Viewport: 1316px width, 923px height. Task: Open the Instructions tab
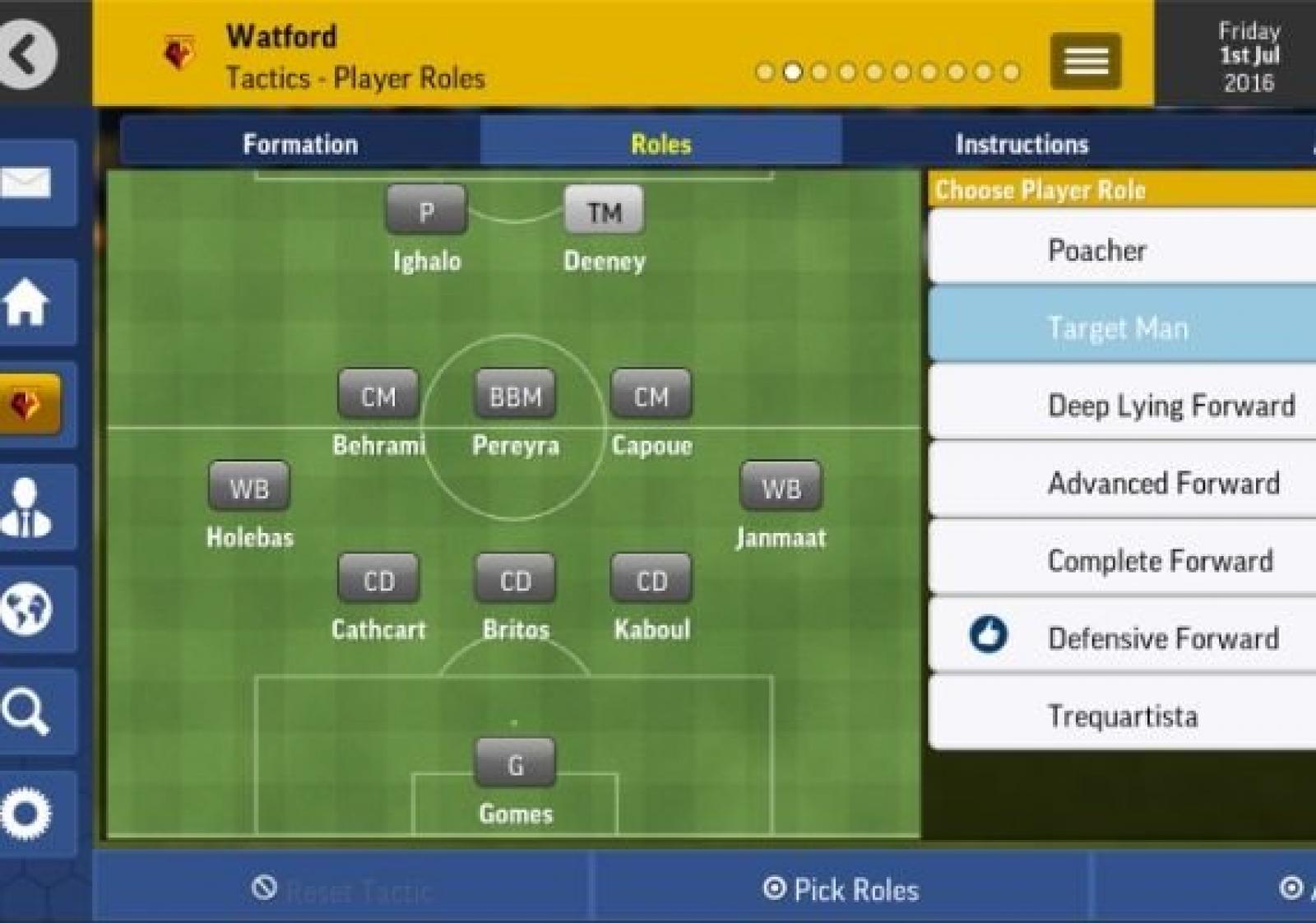pos(1022,144)
